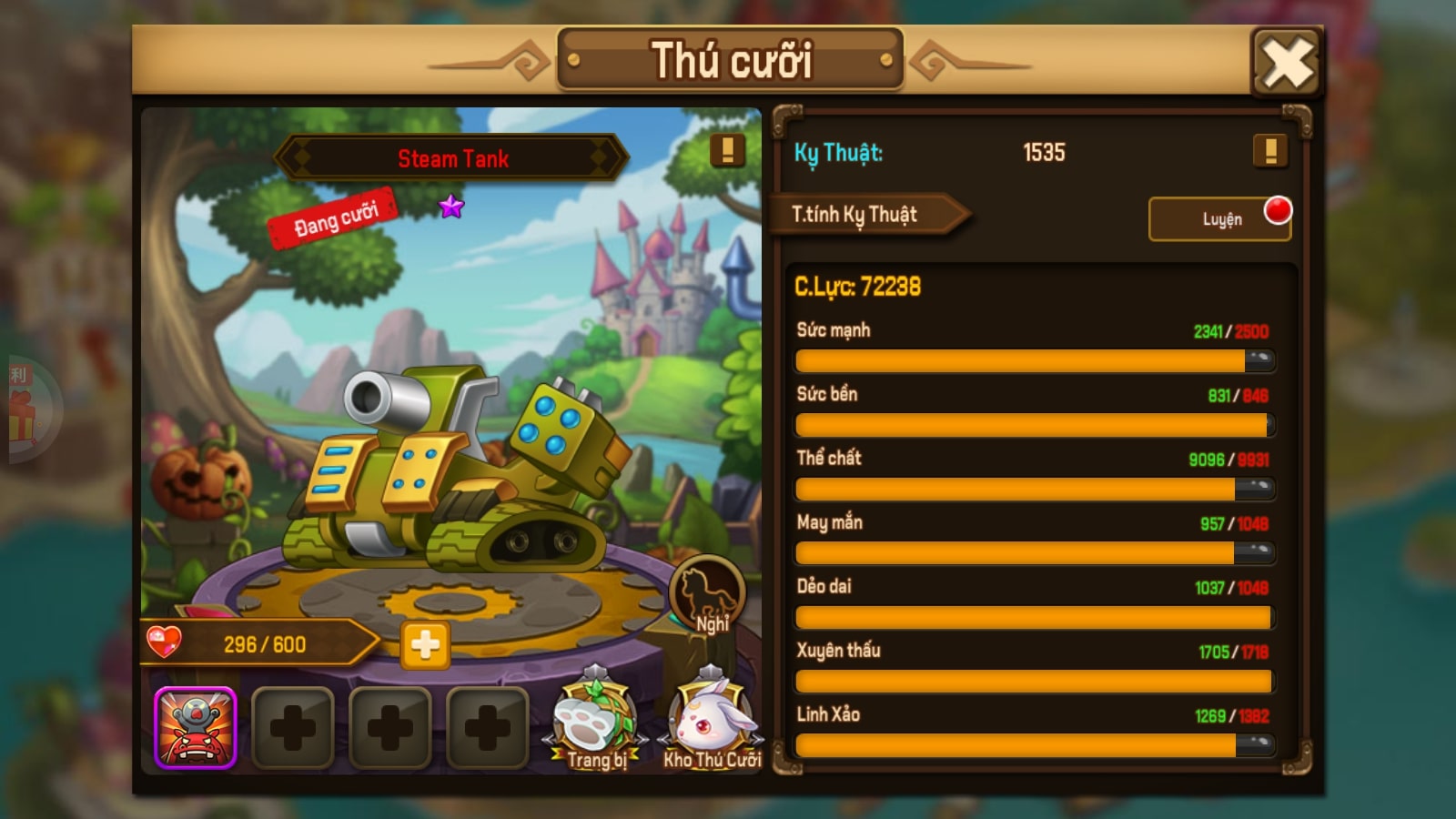
Task: Select the Steam Tank mount thumbnail
Action: click(x=197, y=728)
